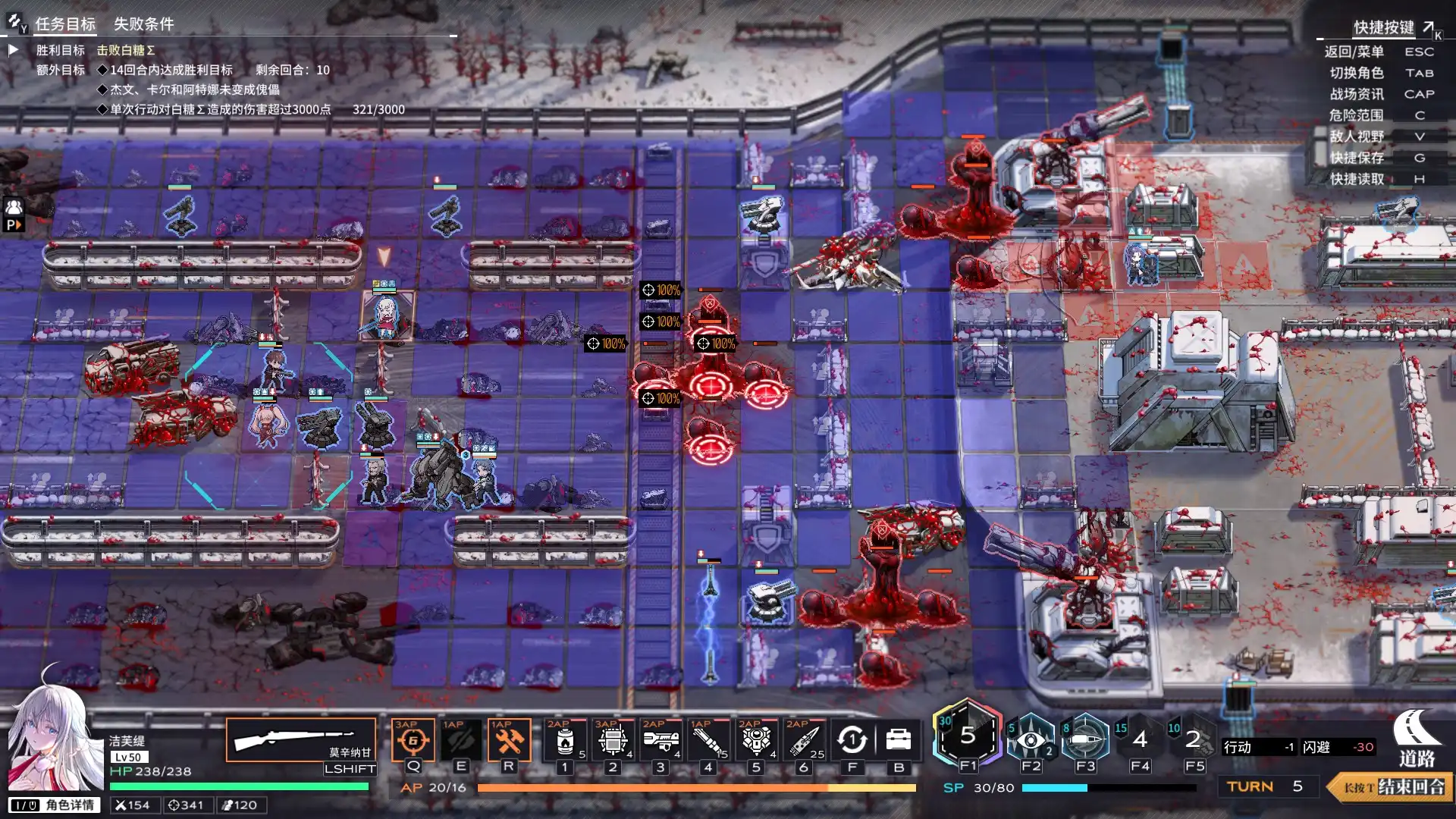The height and width of the screenshot is (819, 1456).
Task: Activate the hexagon support skill costing 30 SP
Action: tap(968, 736)
